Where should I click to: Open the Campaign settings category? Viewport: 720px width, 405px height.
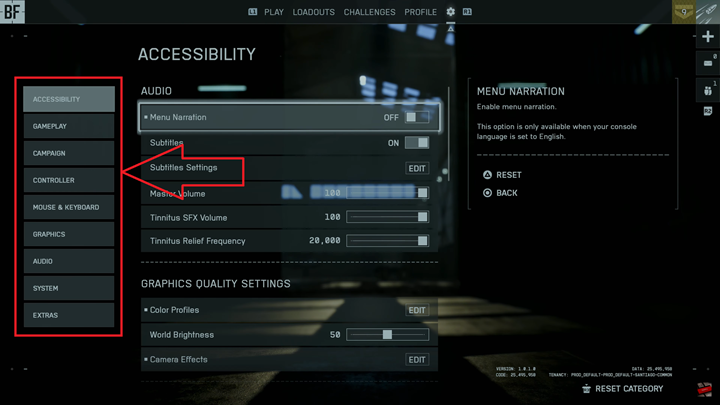click(69, 154)
